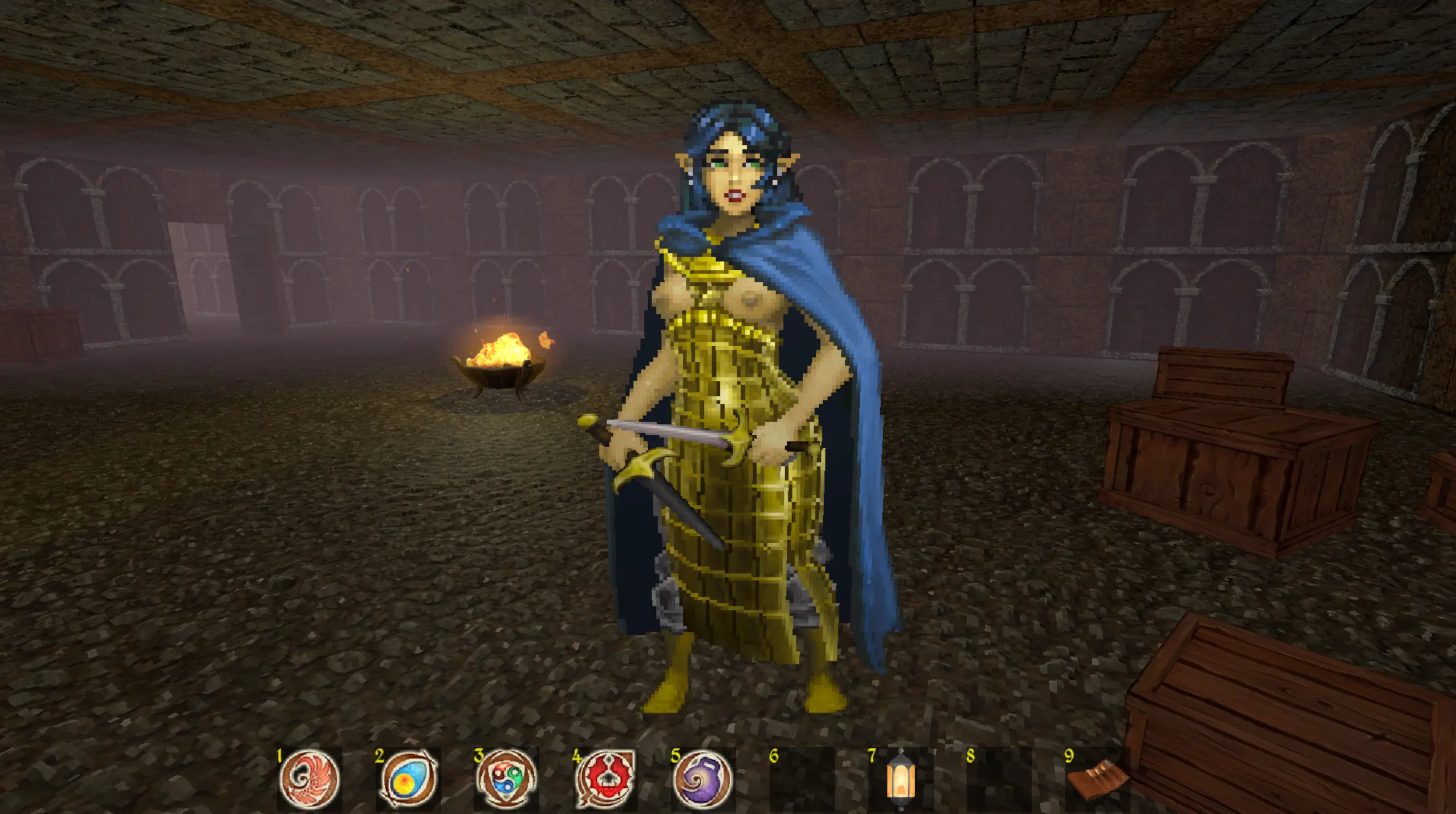Select the brown leather tool roll in slot 9
Image resolution: width=1456 pixels, height=814 pixels.
pyautogui.click(x=1096, y=780)
